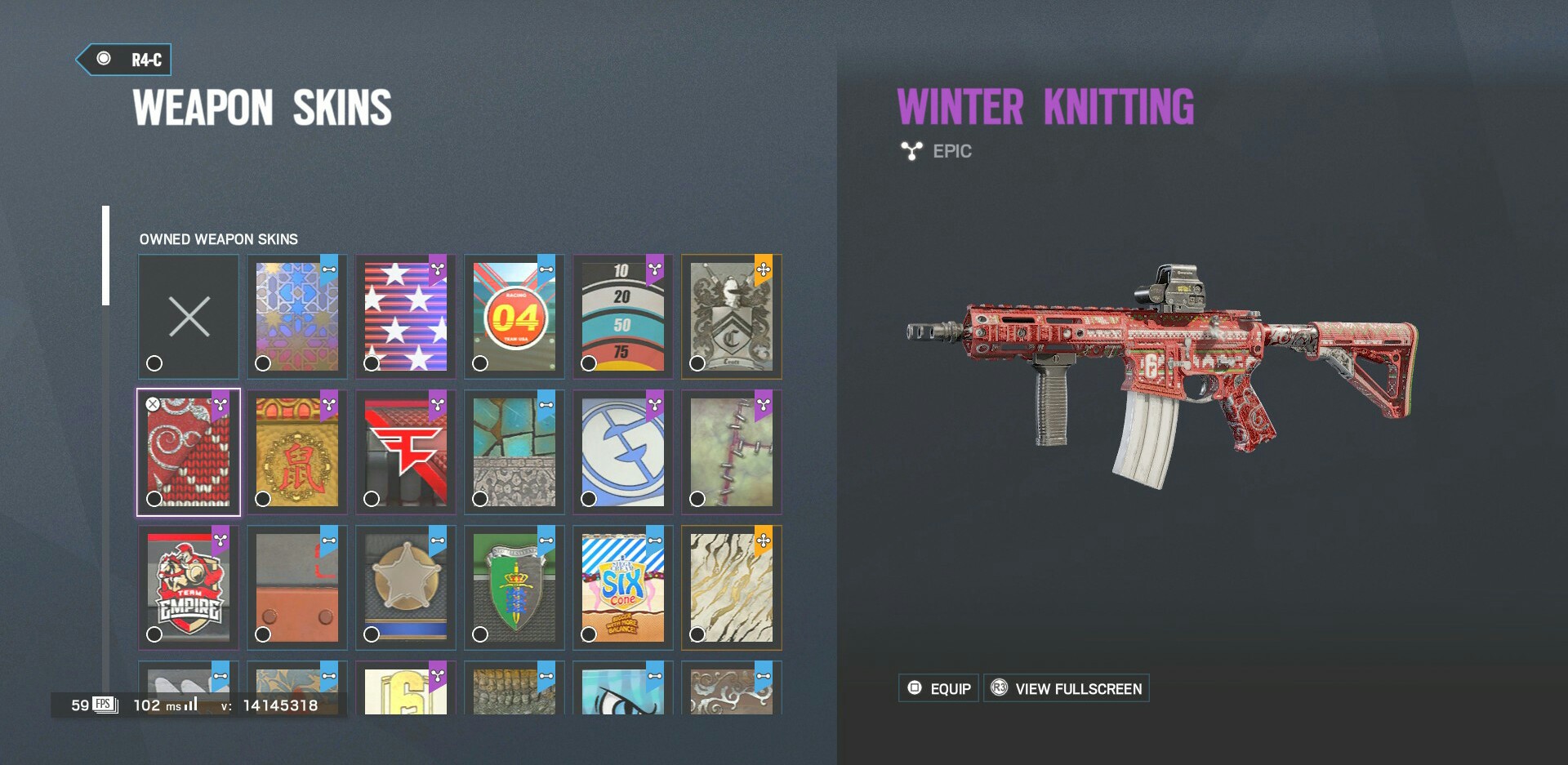The width and height of the screenshot is (1568, 765).
Task: Toggle the selection circle on the FaZe Clan skin
Action: click(x=370, y=497)
